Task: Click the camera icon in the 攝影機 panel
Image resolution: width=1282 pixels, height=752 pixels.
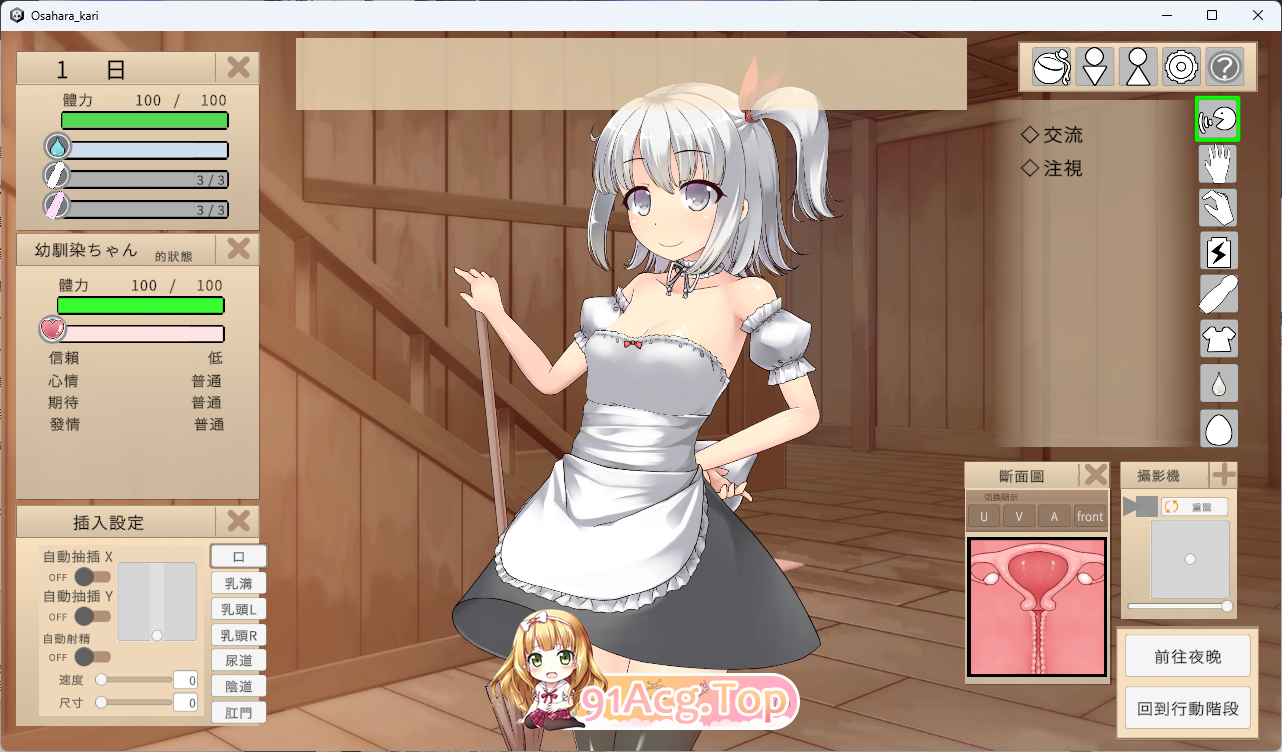Action: coord(1143,505)
